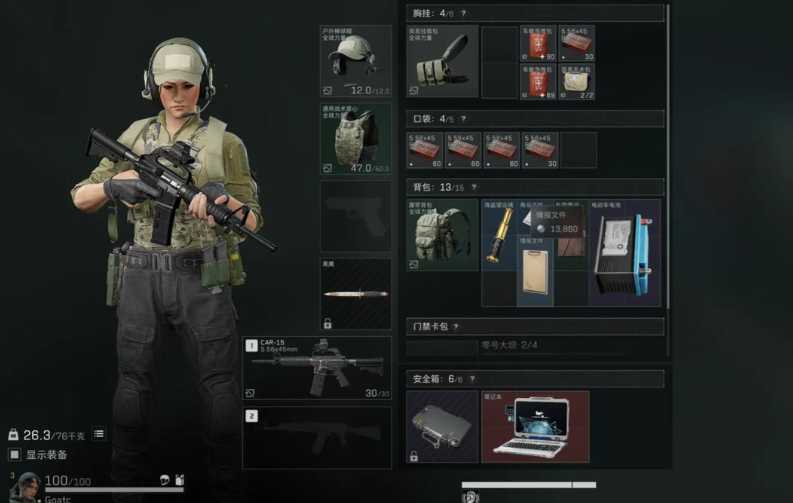The width and height of the screenshot is (793, 503).
Task: Click the combat knife melee slot
Action: coord(356,294)
